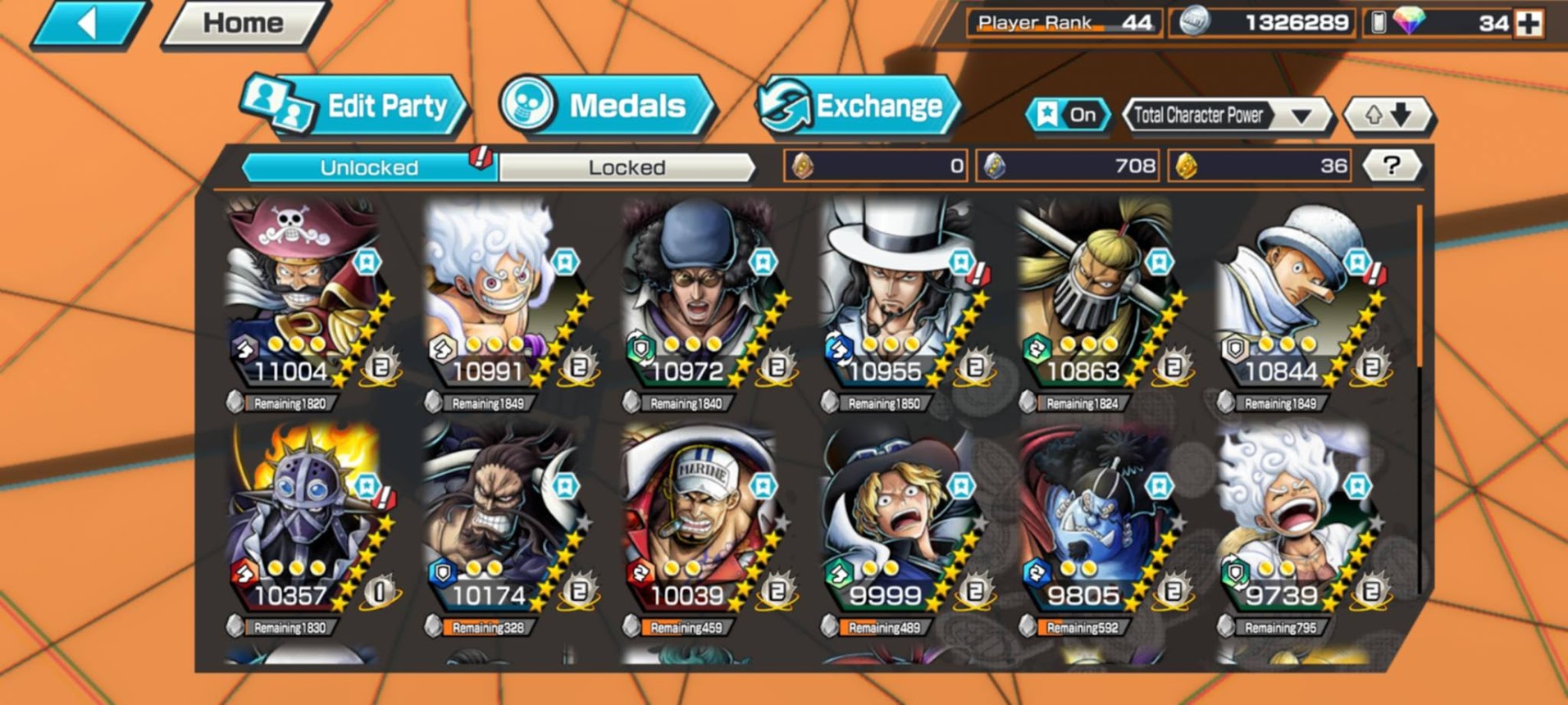This screenshot has height=705, width=1568.
Task: Open the Exchange menu
Action: [858, 107]
